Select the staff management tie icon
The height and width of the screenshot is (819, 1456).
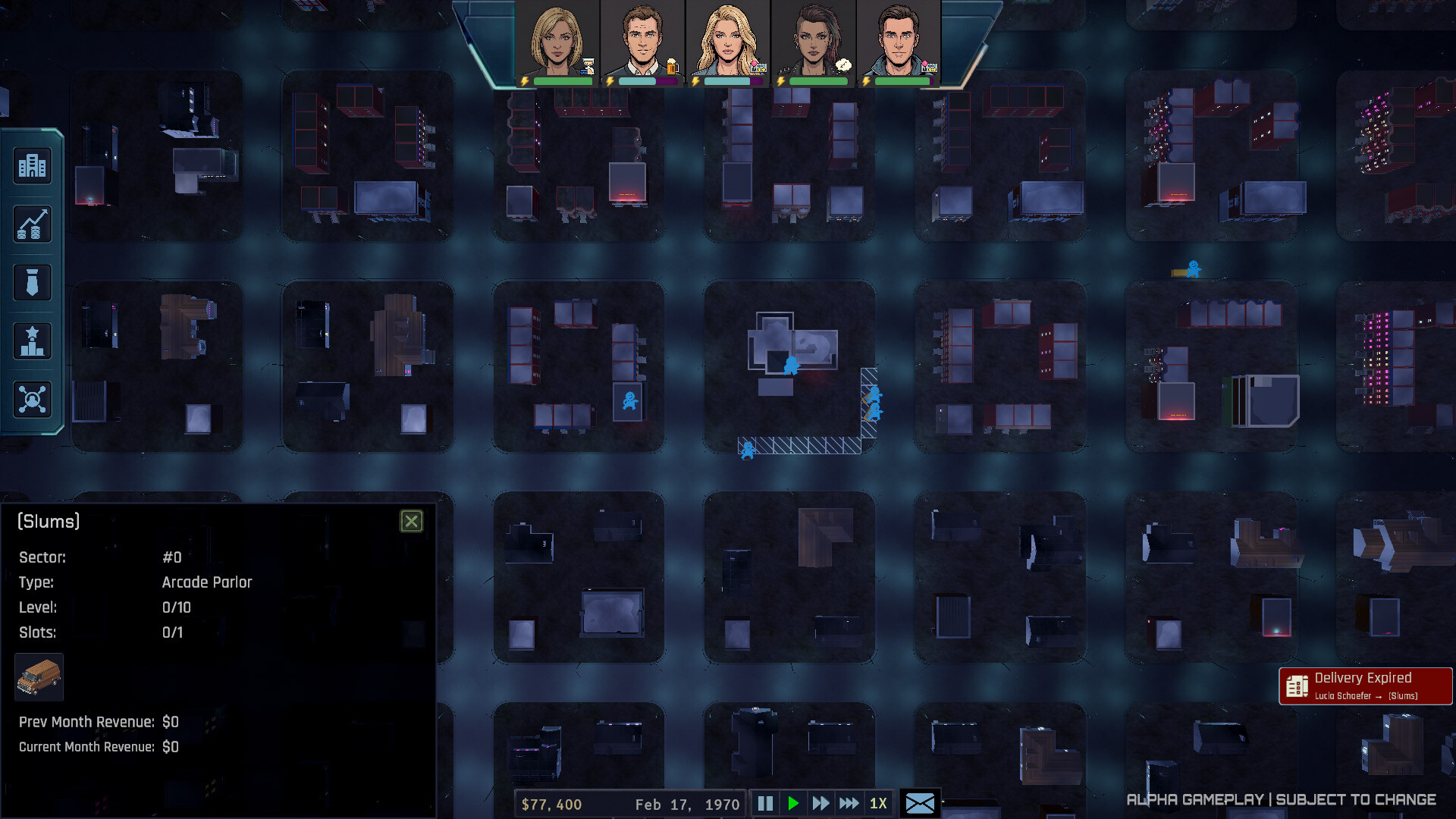click(32, 281)
